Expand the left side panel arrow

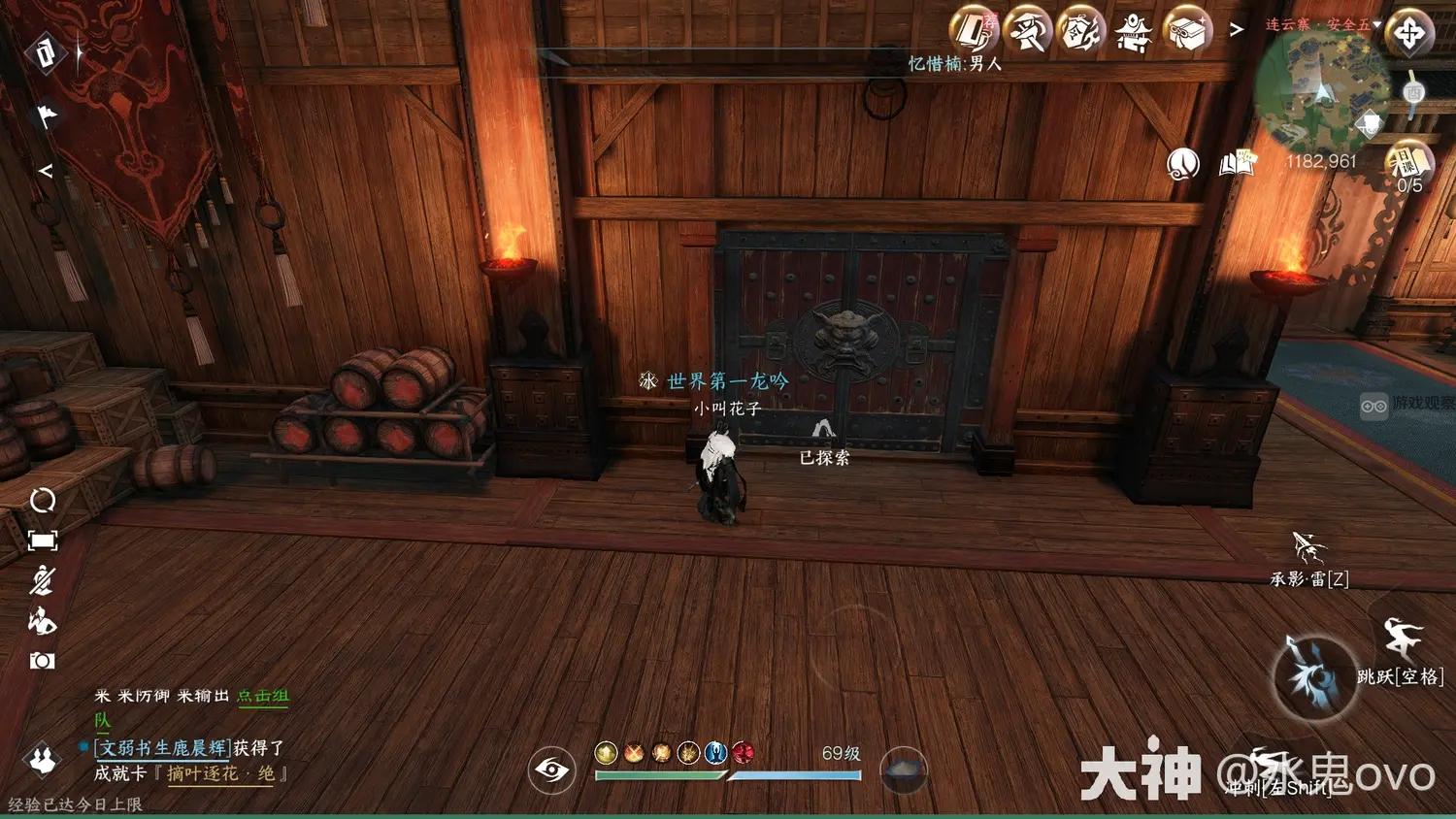pos(45,171)
